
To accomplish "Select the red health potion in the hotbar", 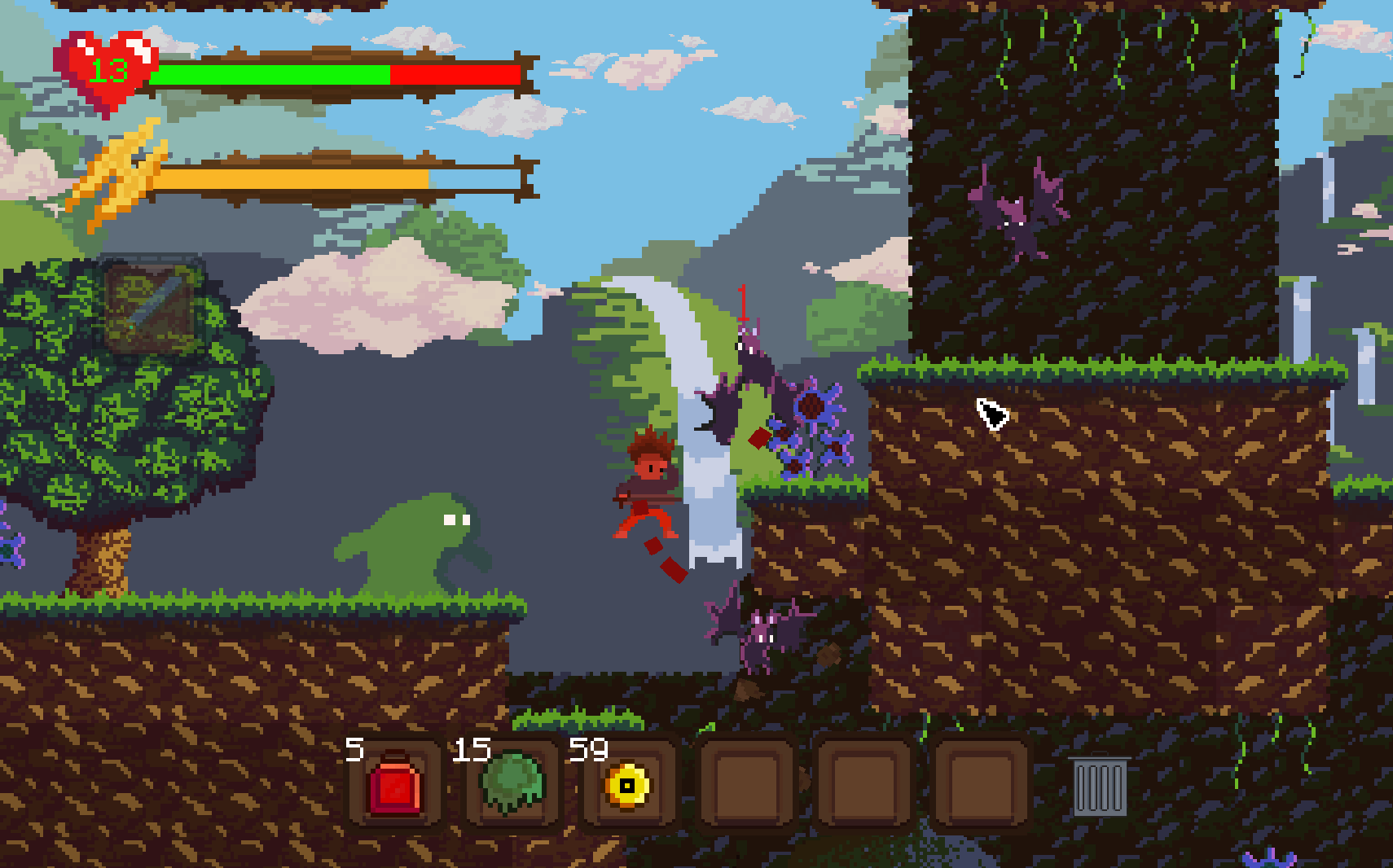I will coord(396,787).
